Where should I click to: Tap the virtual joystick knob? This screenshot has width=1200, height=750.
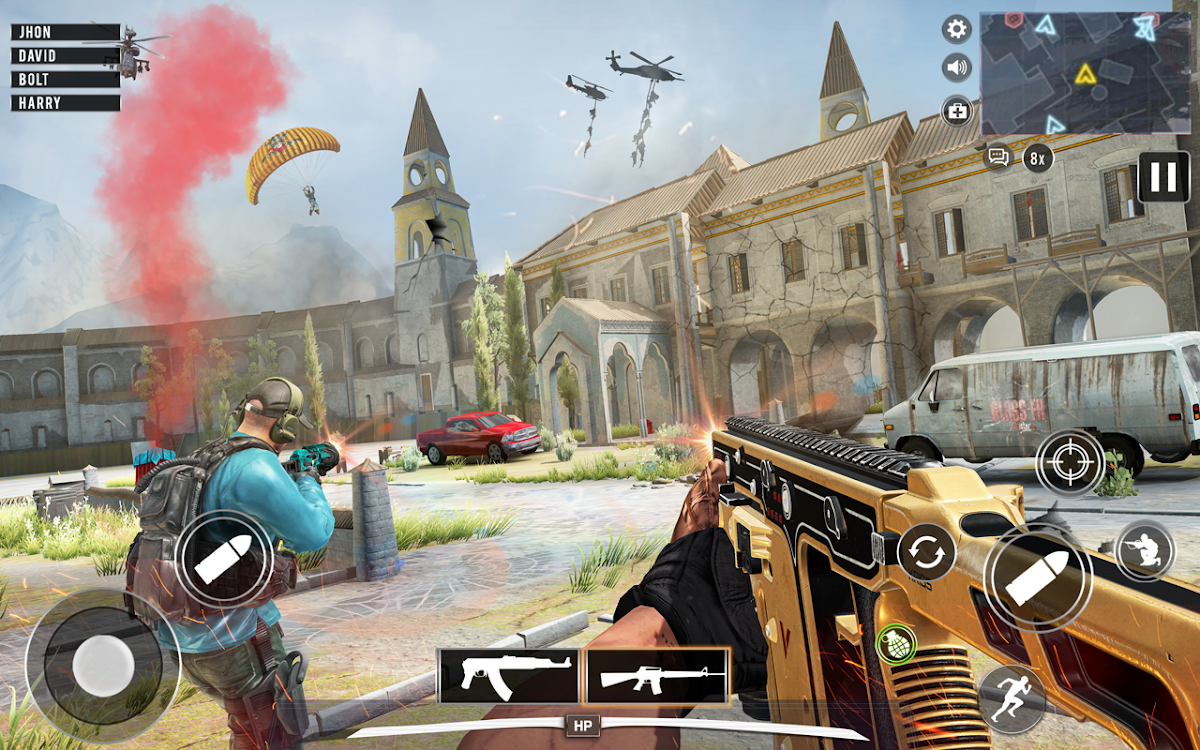pyautogui.click(x=103, y=664)
